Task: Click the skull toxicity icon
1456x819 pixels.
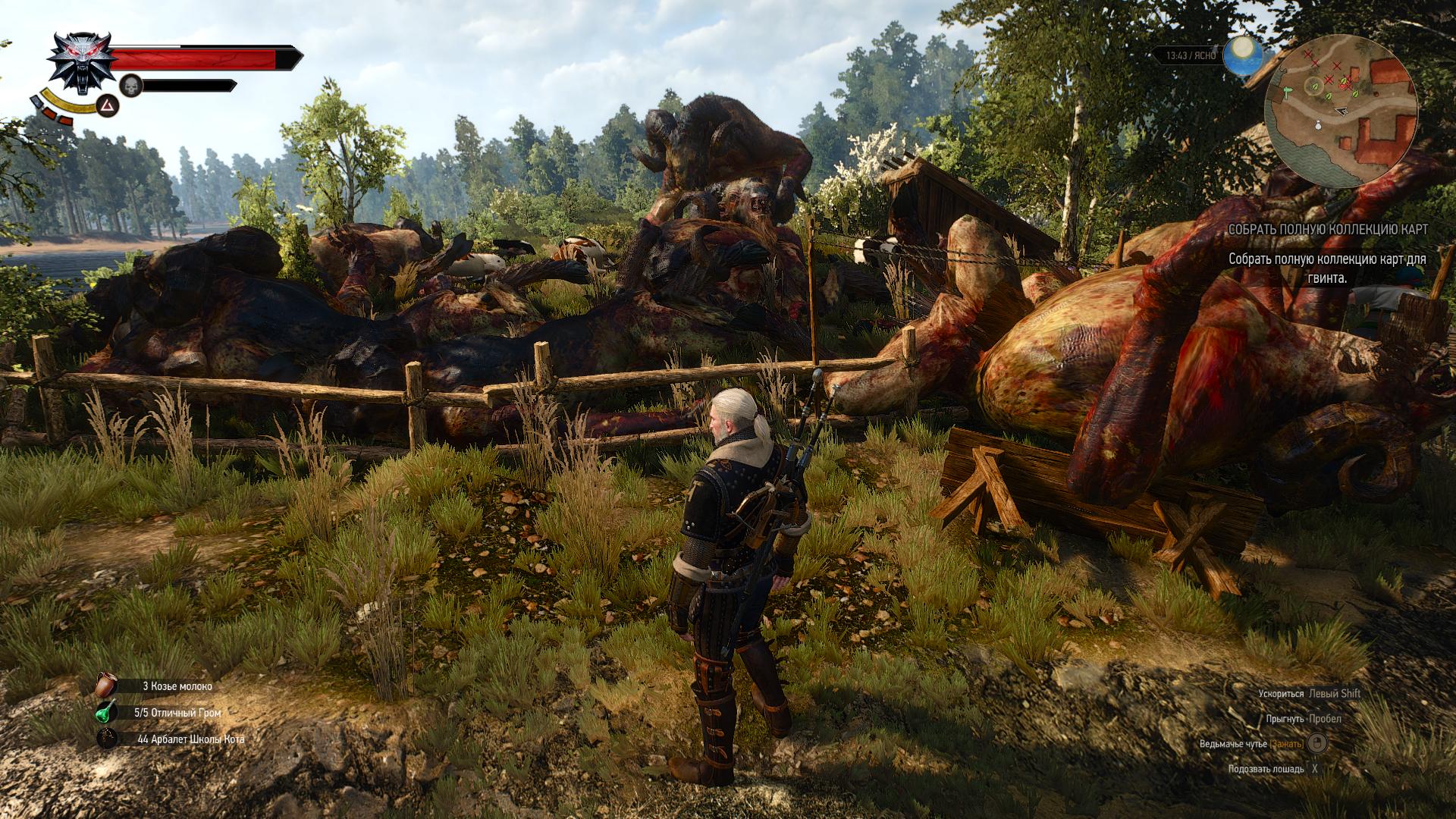Action: (132, 86)
